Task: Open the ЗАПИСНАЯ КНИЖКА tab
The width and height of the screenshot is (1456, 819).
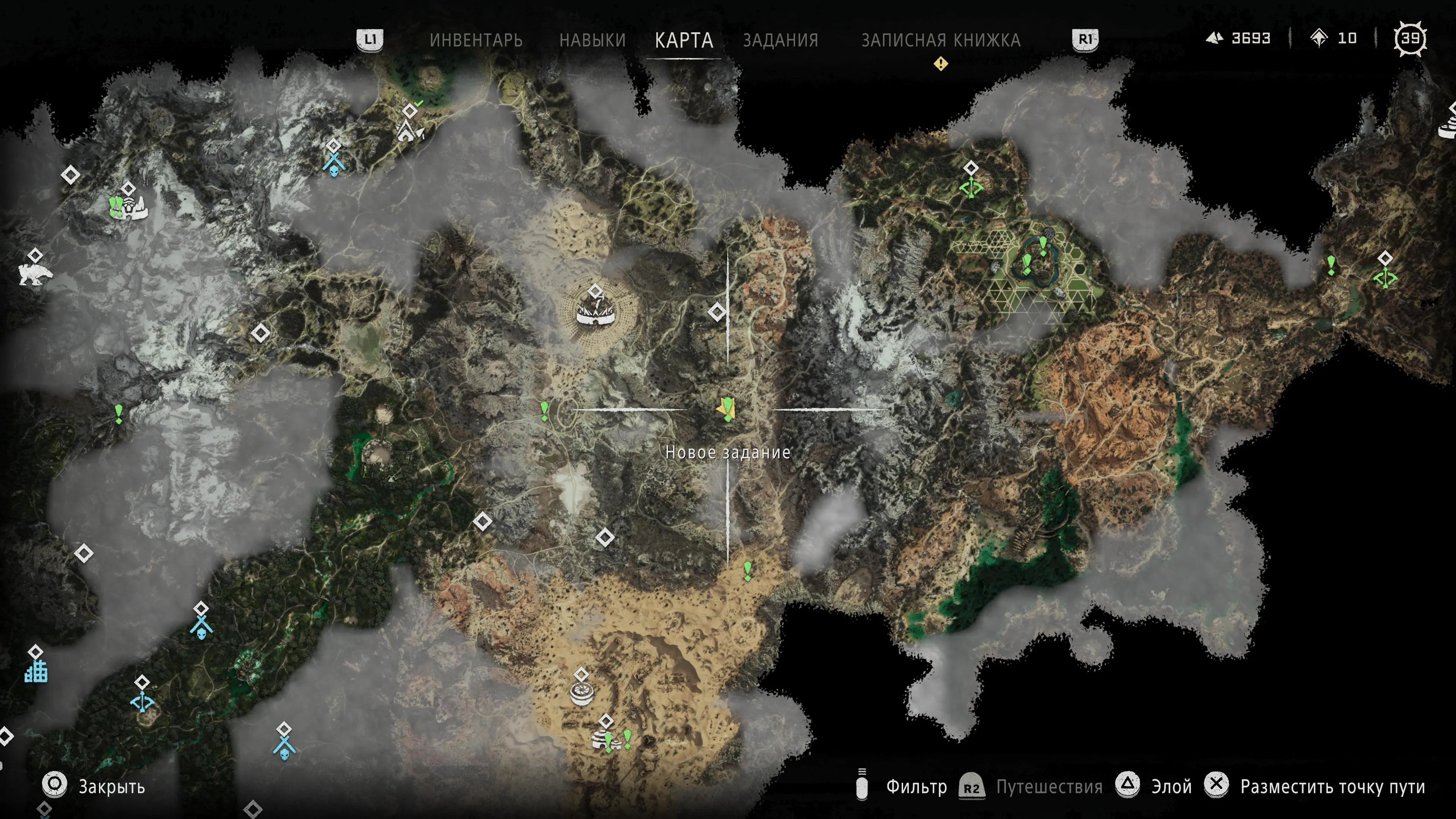Action: pyautogui.click(x=940, y=40)
